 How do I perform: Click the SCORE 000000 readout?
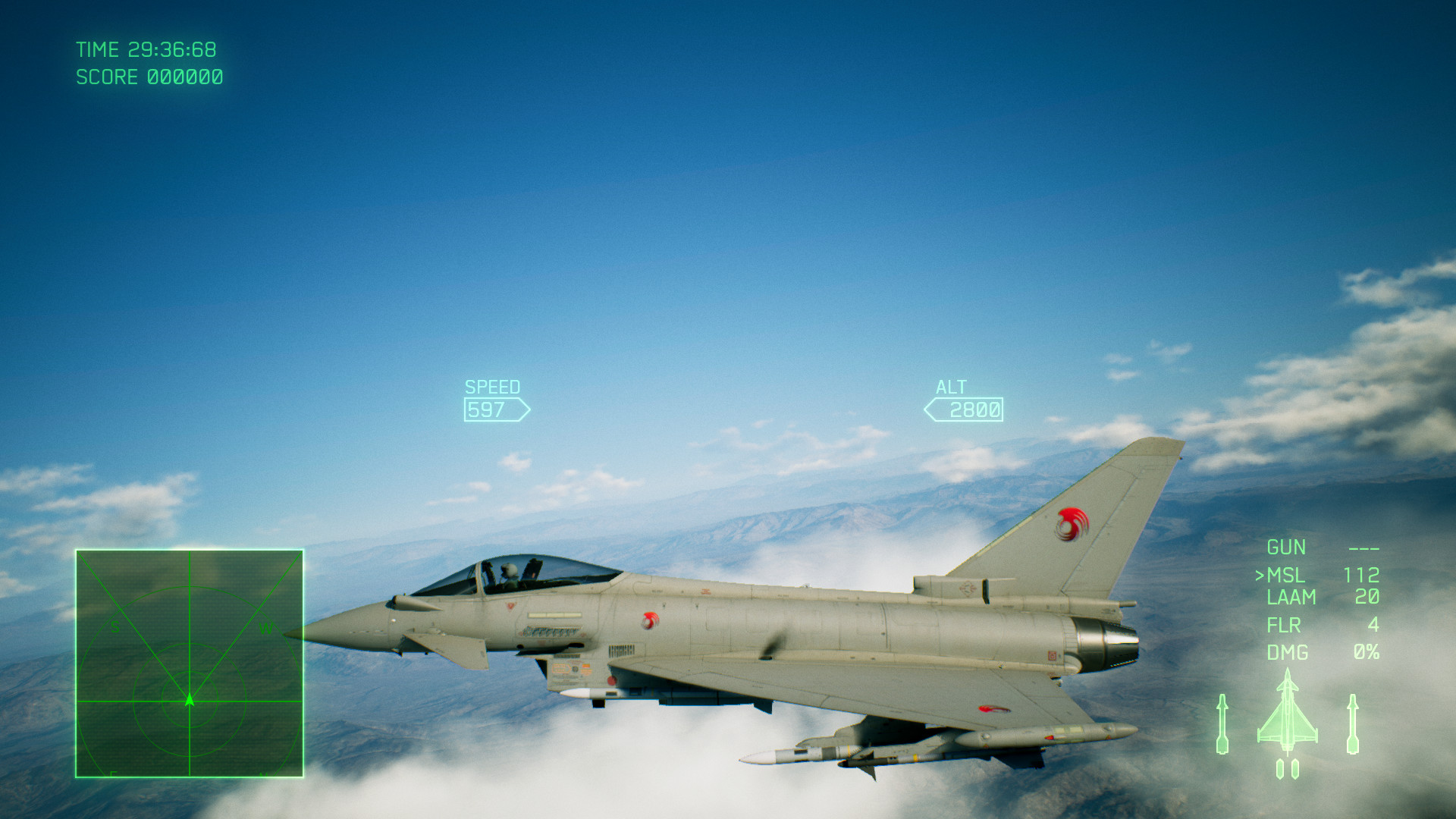click(149, 77)
